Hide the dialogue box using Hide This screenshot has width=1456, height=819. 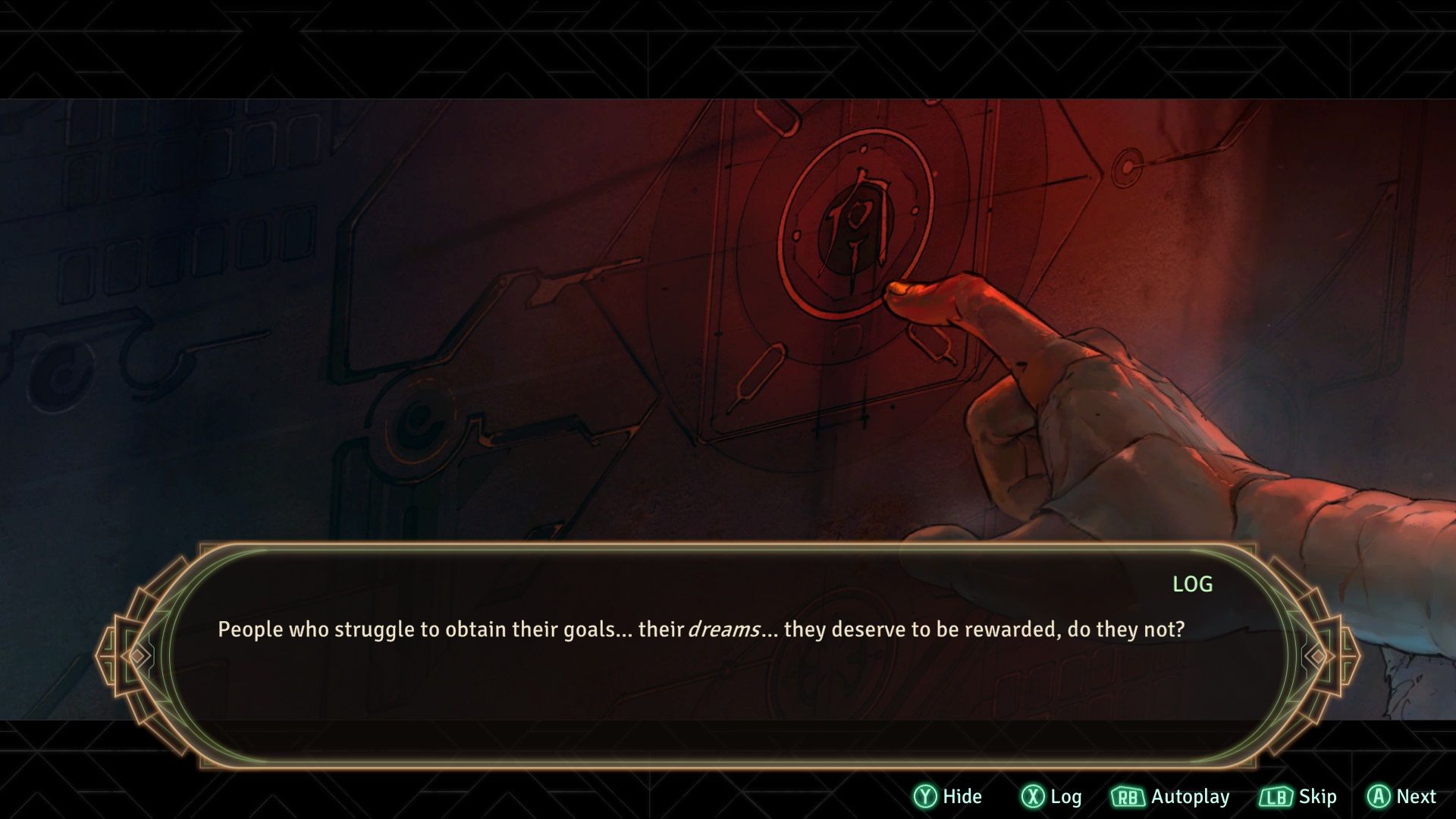point(948,796)
